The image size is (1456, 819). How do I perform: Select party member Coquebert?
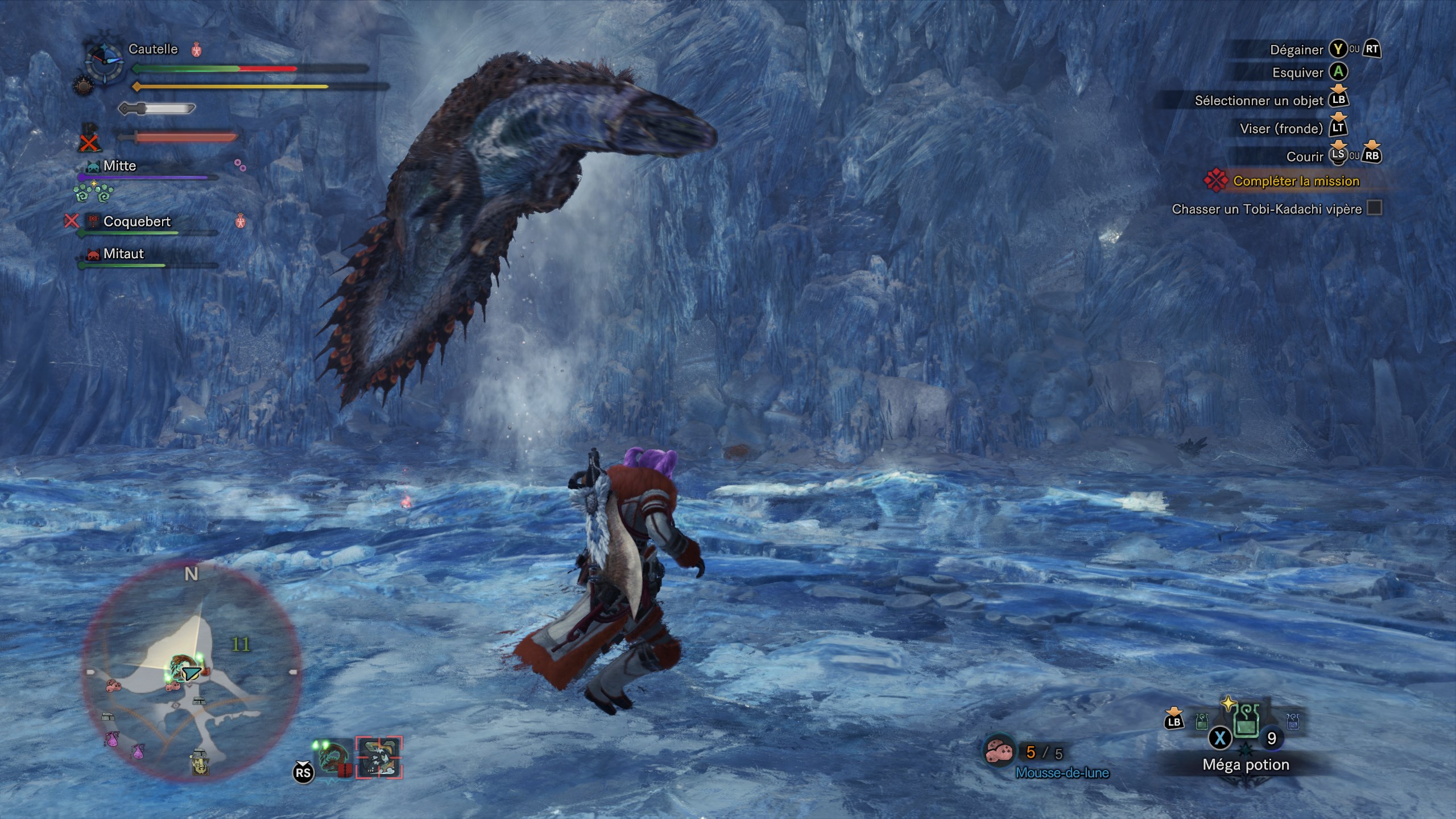click(136, 221)
